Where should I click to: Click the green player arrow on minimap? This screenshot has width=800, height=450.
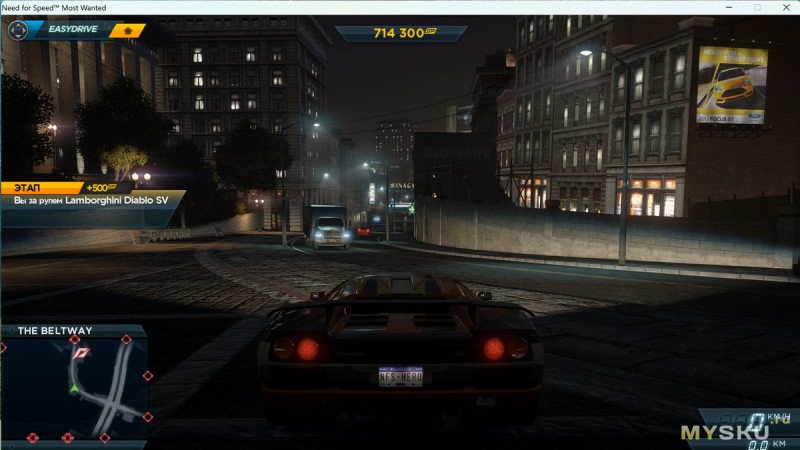tap(74, 387)
